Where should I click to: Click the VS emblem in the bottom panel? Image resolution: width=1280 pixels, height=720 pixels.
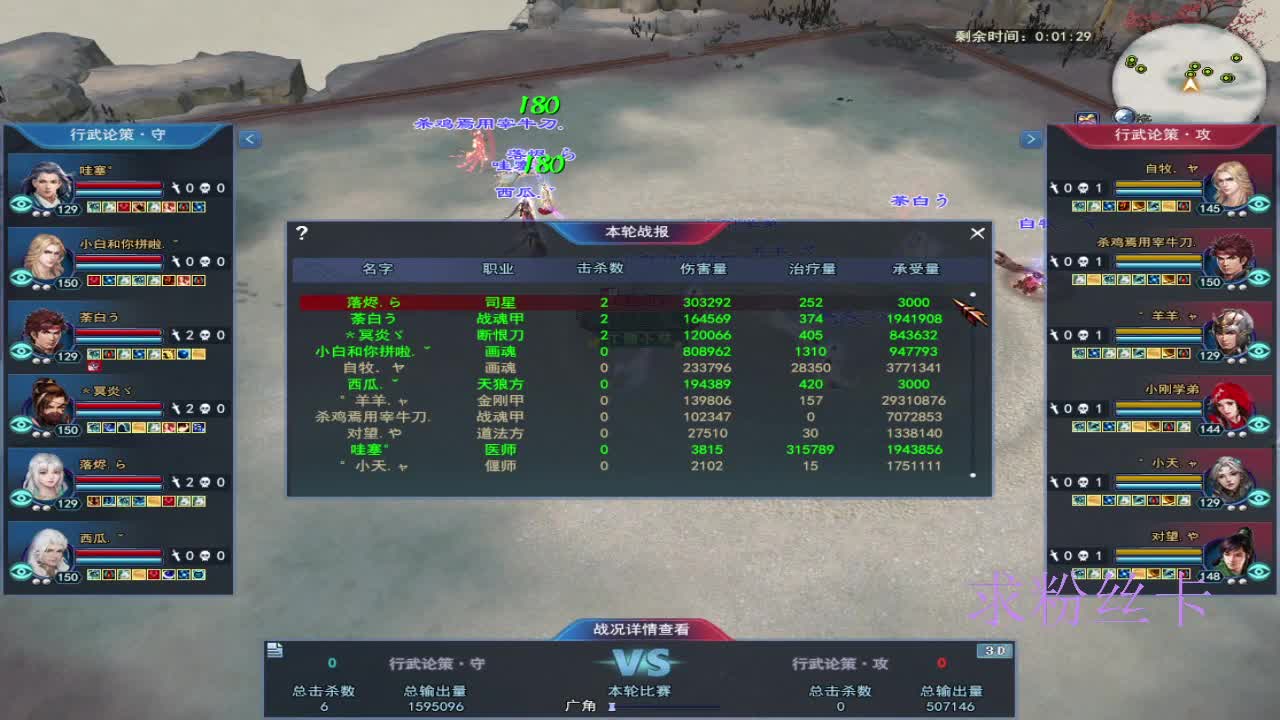pos(640,662)
